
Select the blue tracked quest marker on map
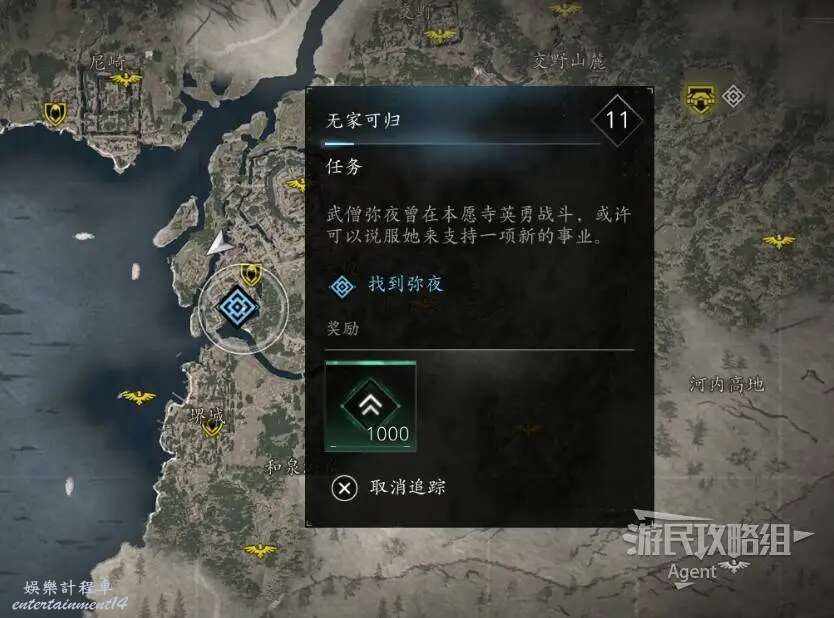(238, 304)
